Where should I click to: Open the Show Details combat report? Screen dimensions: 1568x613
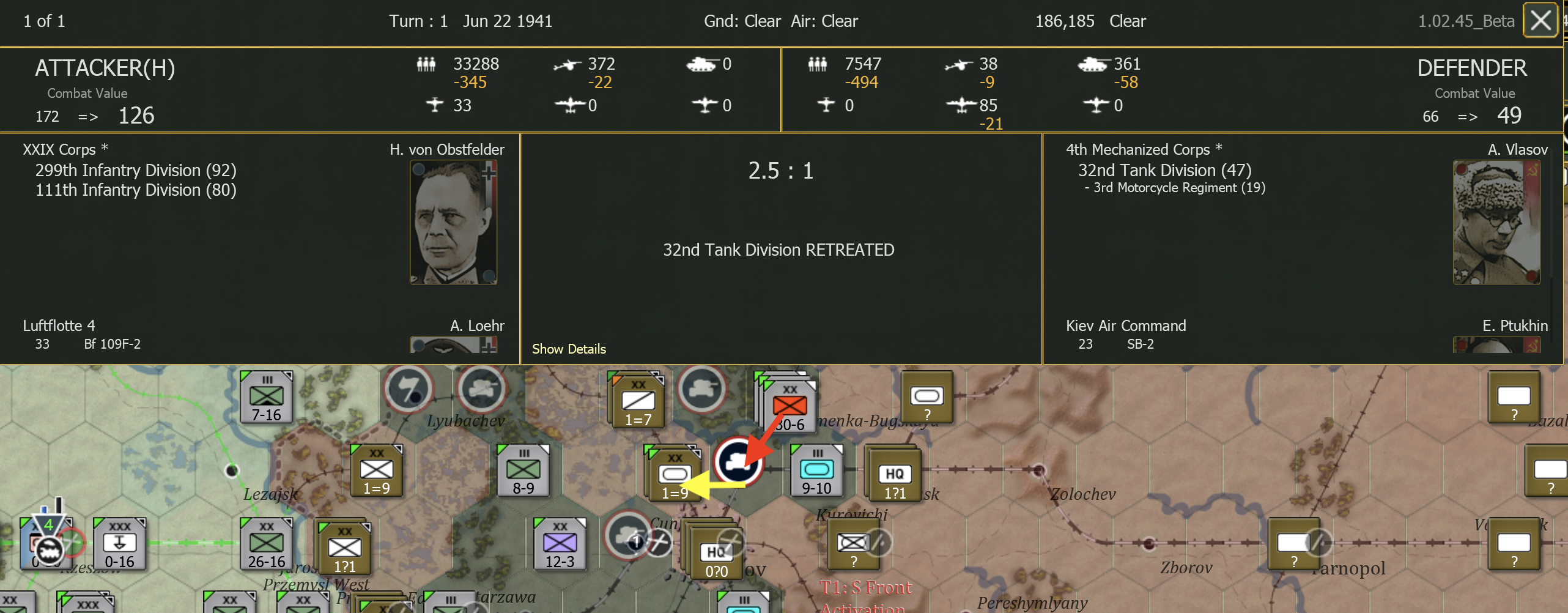click(568, 349)
